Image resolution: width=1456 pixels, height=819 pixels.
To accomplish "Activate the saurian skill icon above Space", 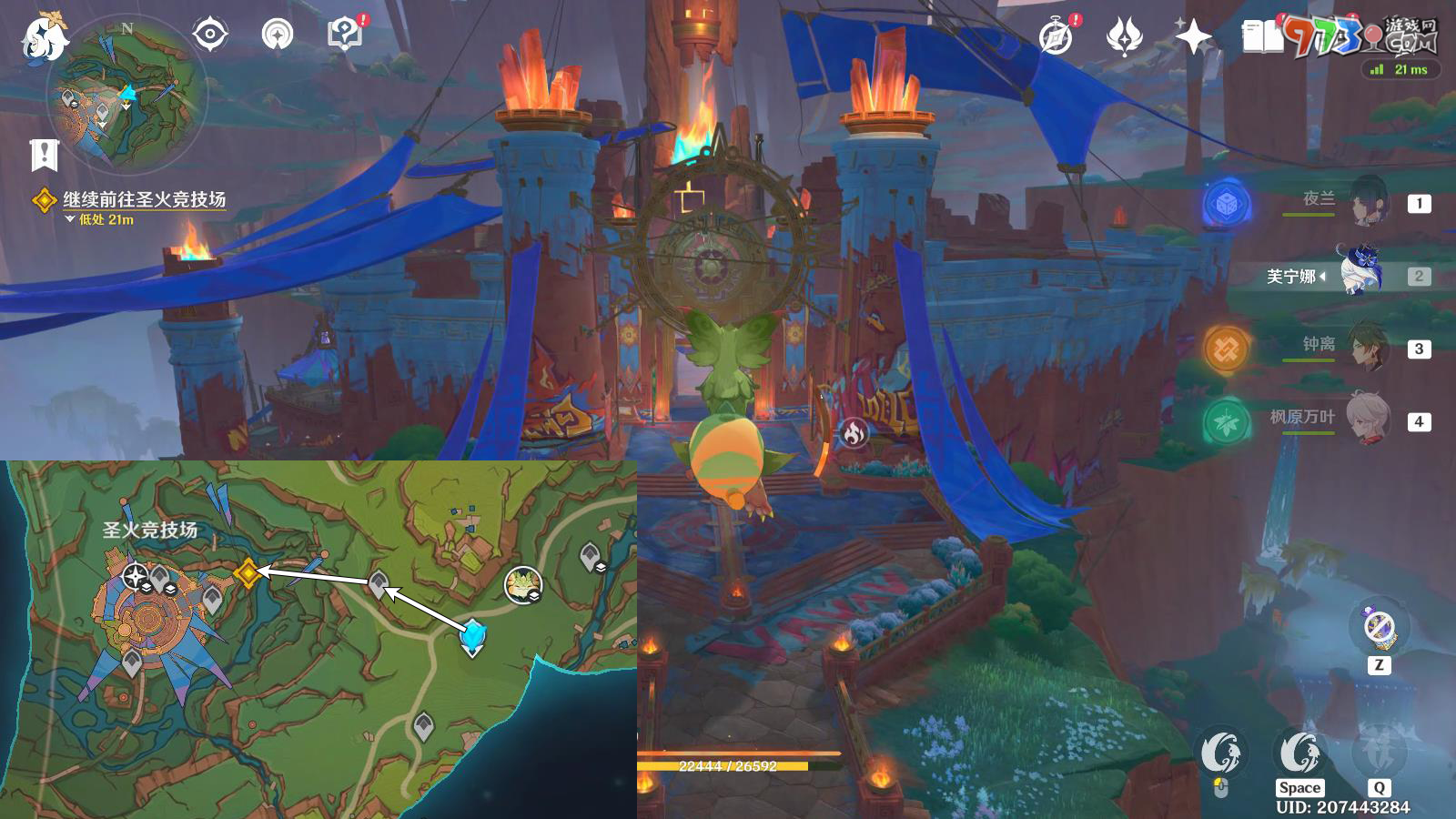I will coord(1299,753).
